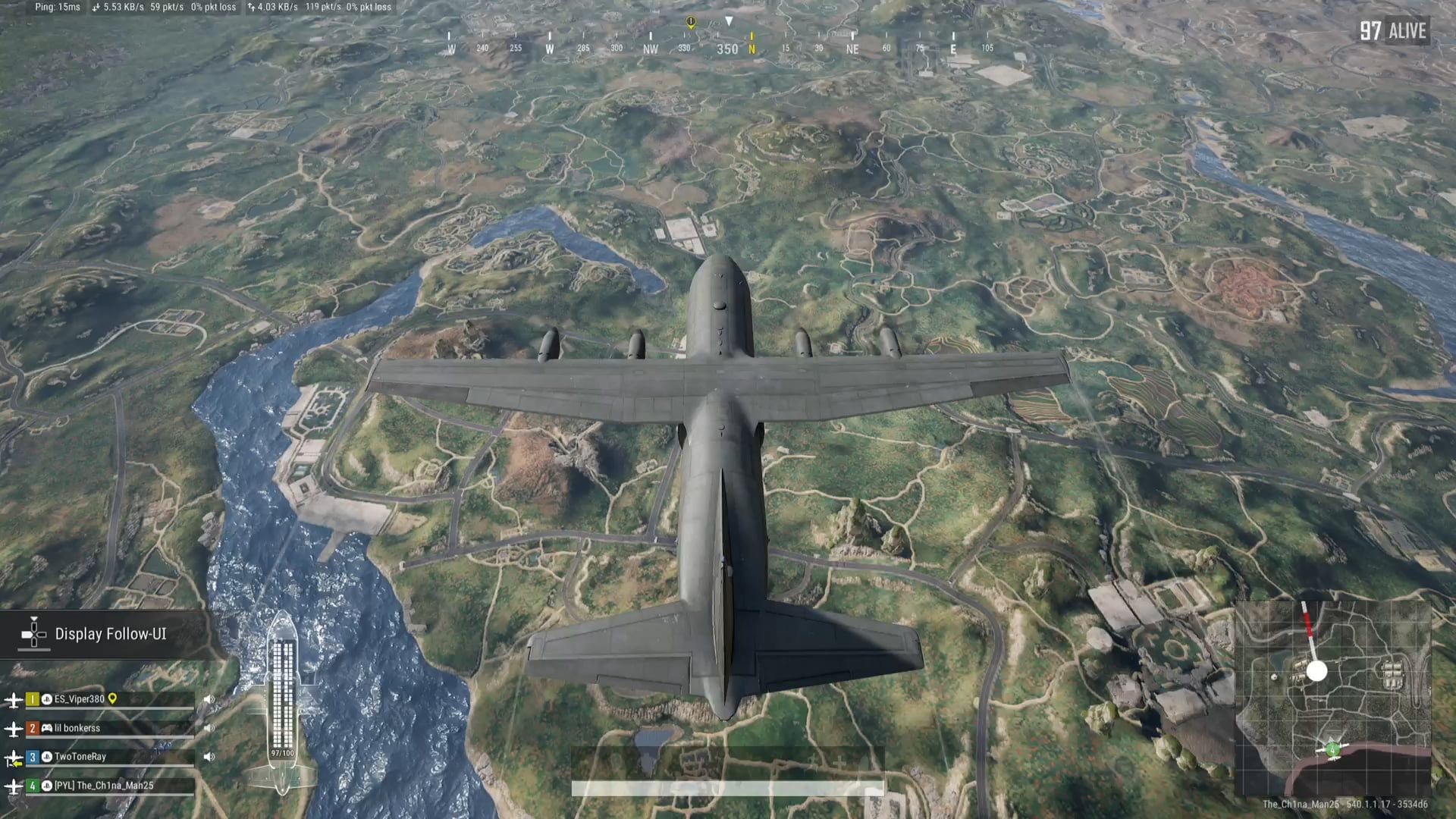Toggle lil bonkerss' voice speaker icon
1456x819 pixels.
209,728
